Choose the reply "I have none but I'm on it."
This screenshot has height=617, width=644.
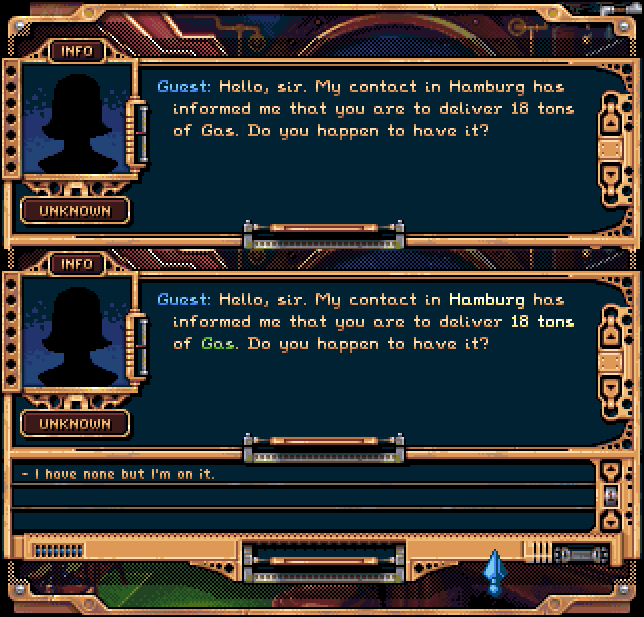[120, 474]
